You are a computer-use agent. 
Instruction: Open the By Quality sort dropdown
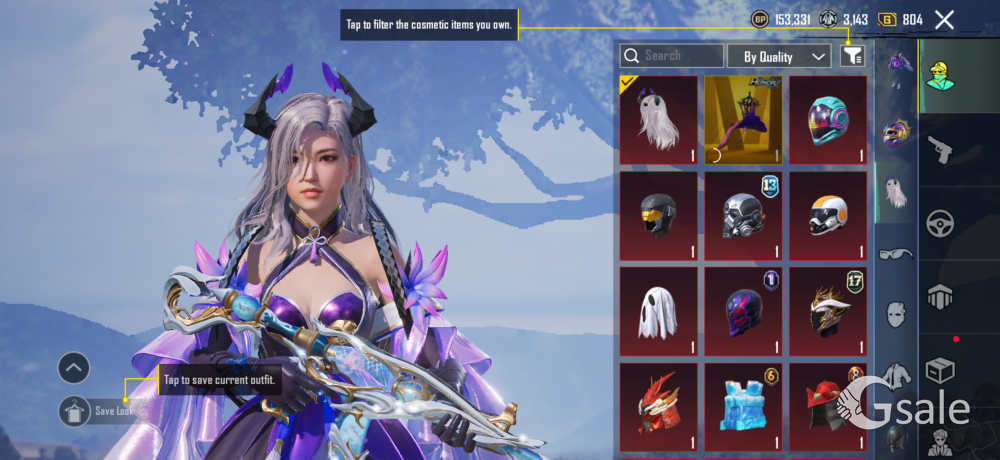[779, 56]
